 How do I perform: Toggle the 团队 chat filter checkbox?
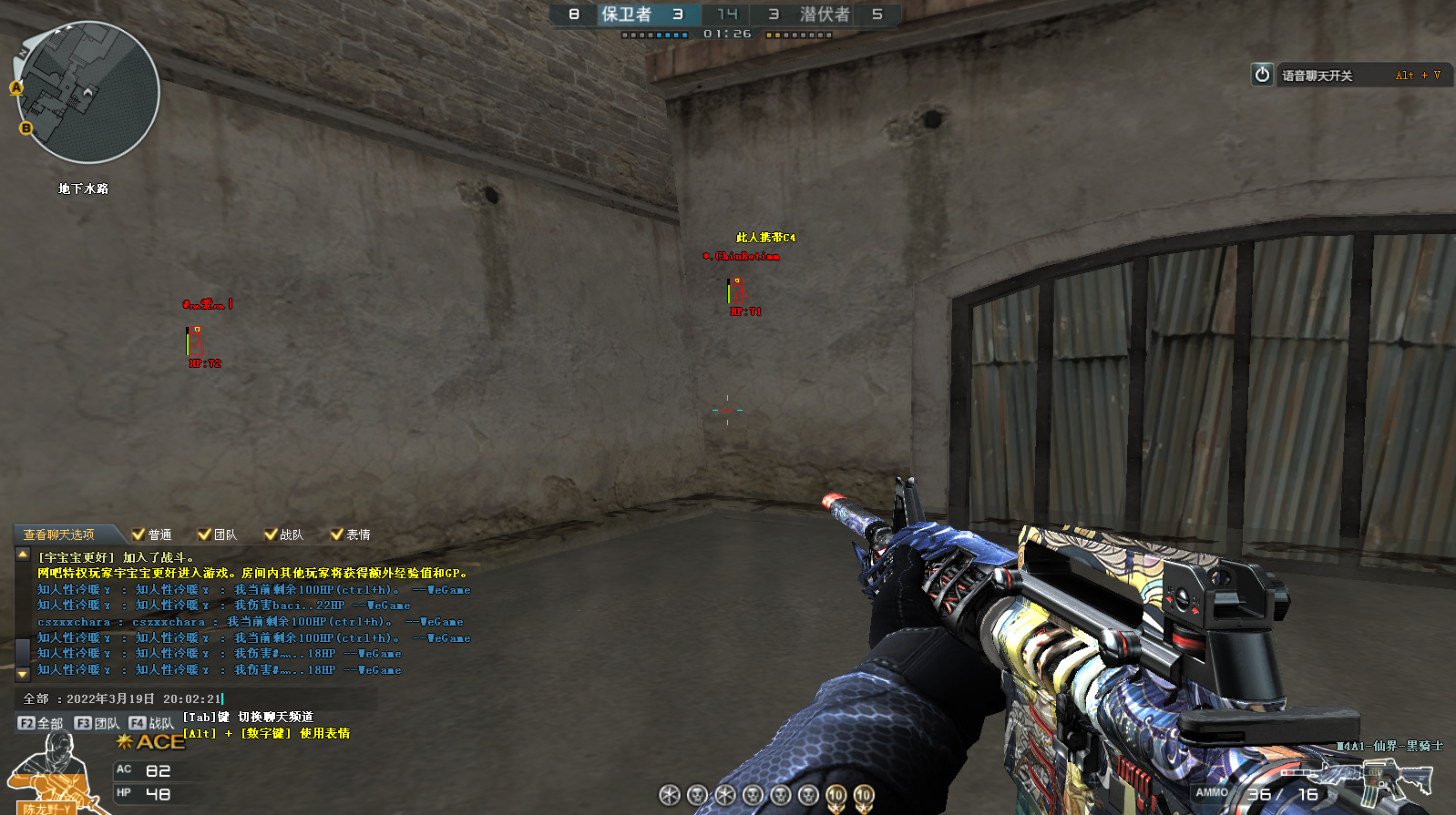204,535
